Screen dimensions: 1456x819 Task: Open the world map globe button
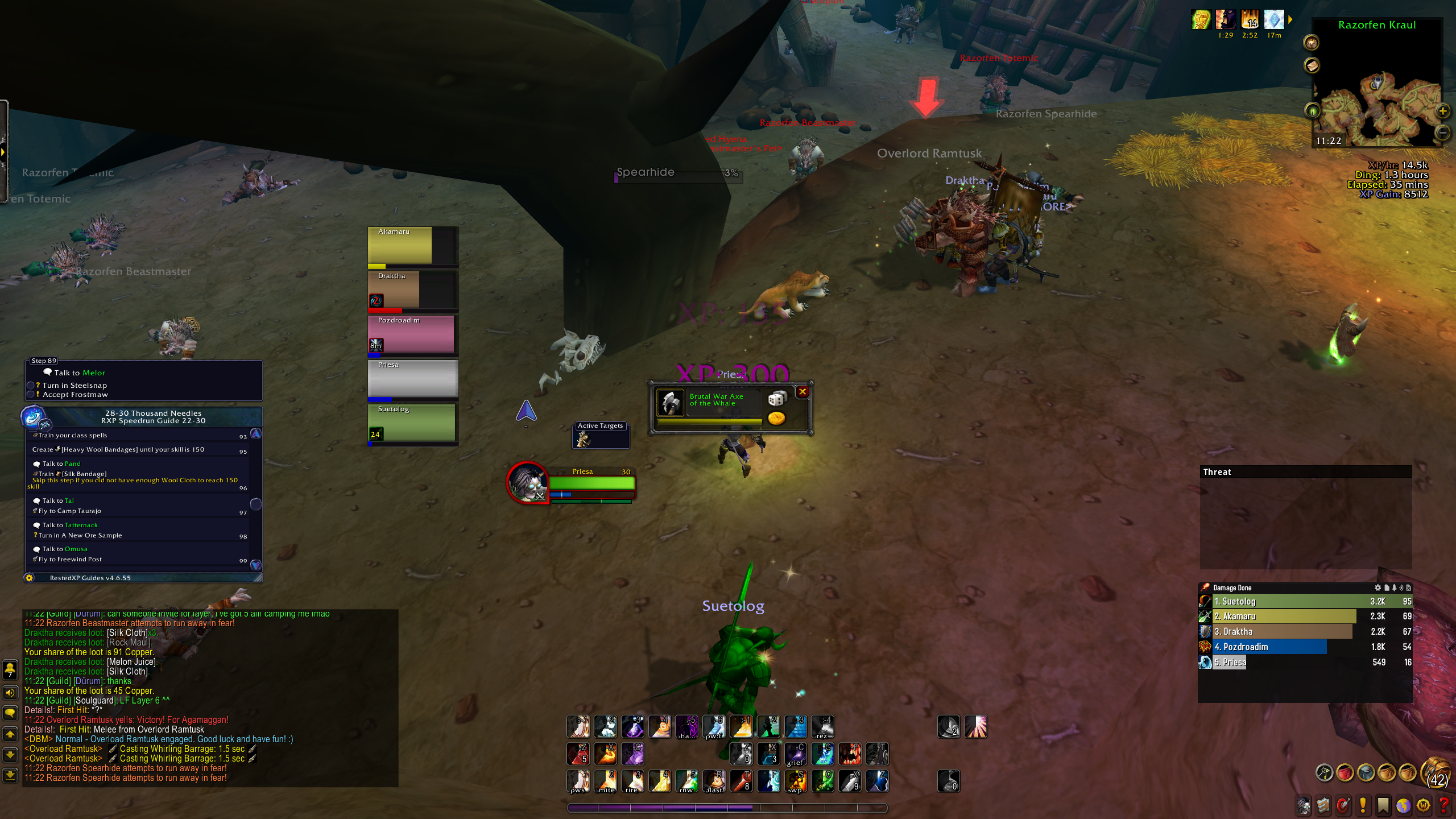pos(1404,805)
